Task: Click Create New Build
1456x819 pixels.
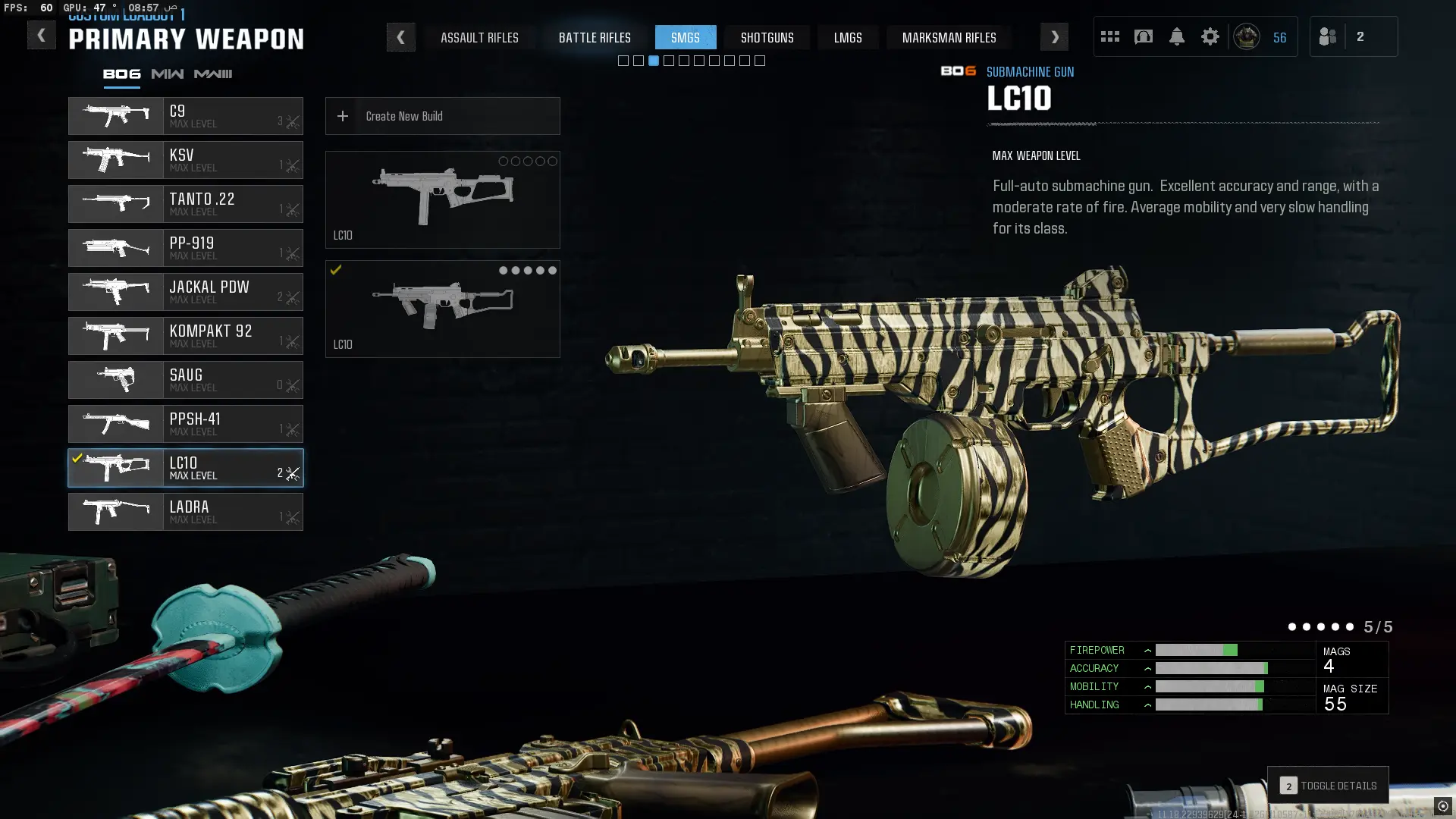Action: 442,116
